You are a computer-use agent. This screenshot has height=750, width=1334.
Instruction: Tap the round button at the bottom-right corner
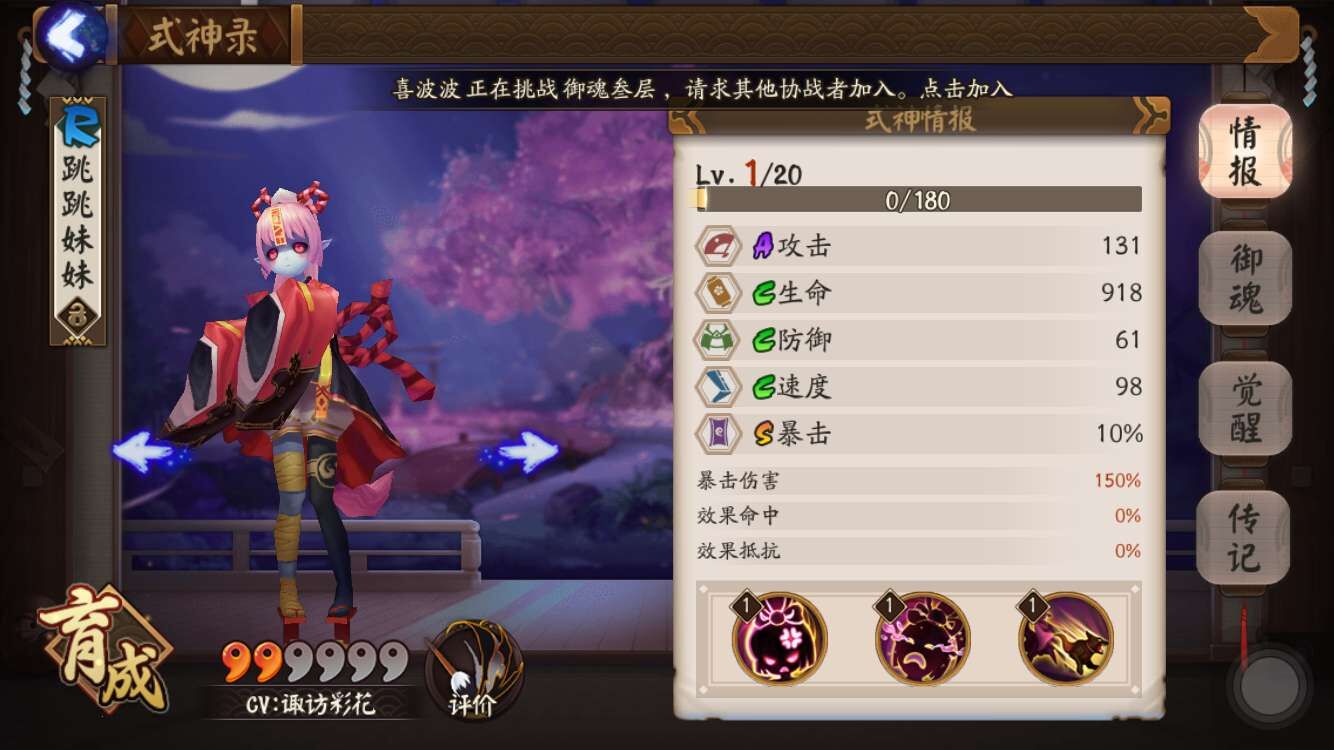pos(1270,686)
